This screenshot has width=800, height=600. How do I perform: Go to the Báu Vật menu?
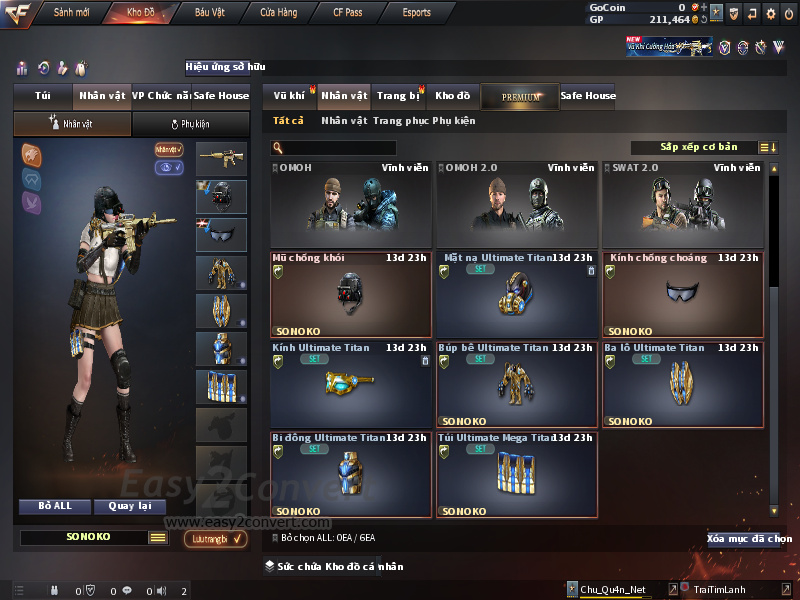tap(209, 12)
